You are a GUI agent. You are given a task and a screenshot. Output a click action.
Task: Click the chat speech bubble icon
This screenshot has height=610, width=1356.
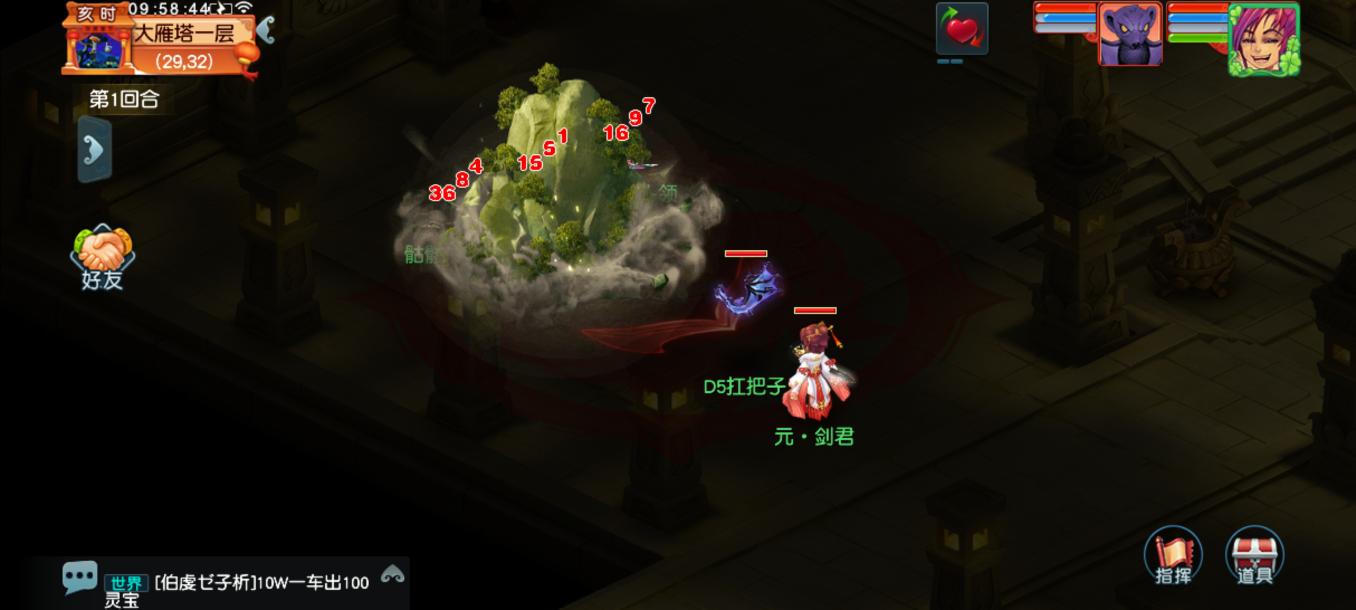pyautogui.click(x=79, y=577)
